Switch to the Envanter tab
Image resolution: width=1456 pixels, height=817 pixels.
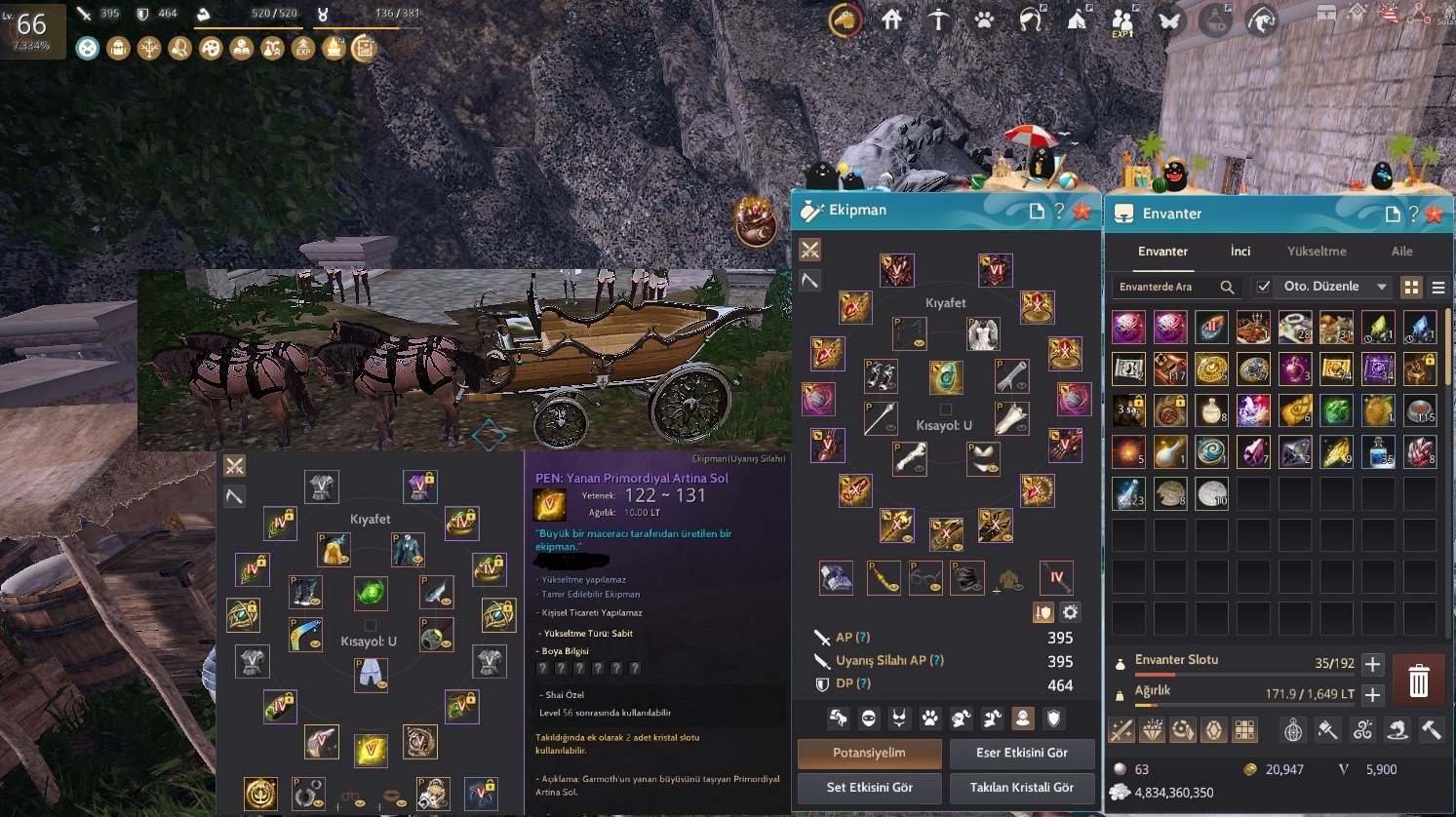tap(1162, 252)
